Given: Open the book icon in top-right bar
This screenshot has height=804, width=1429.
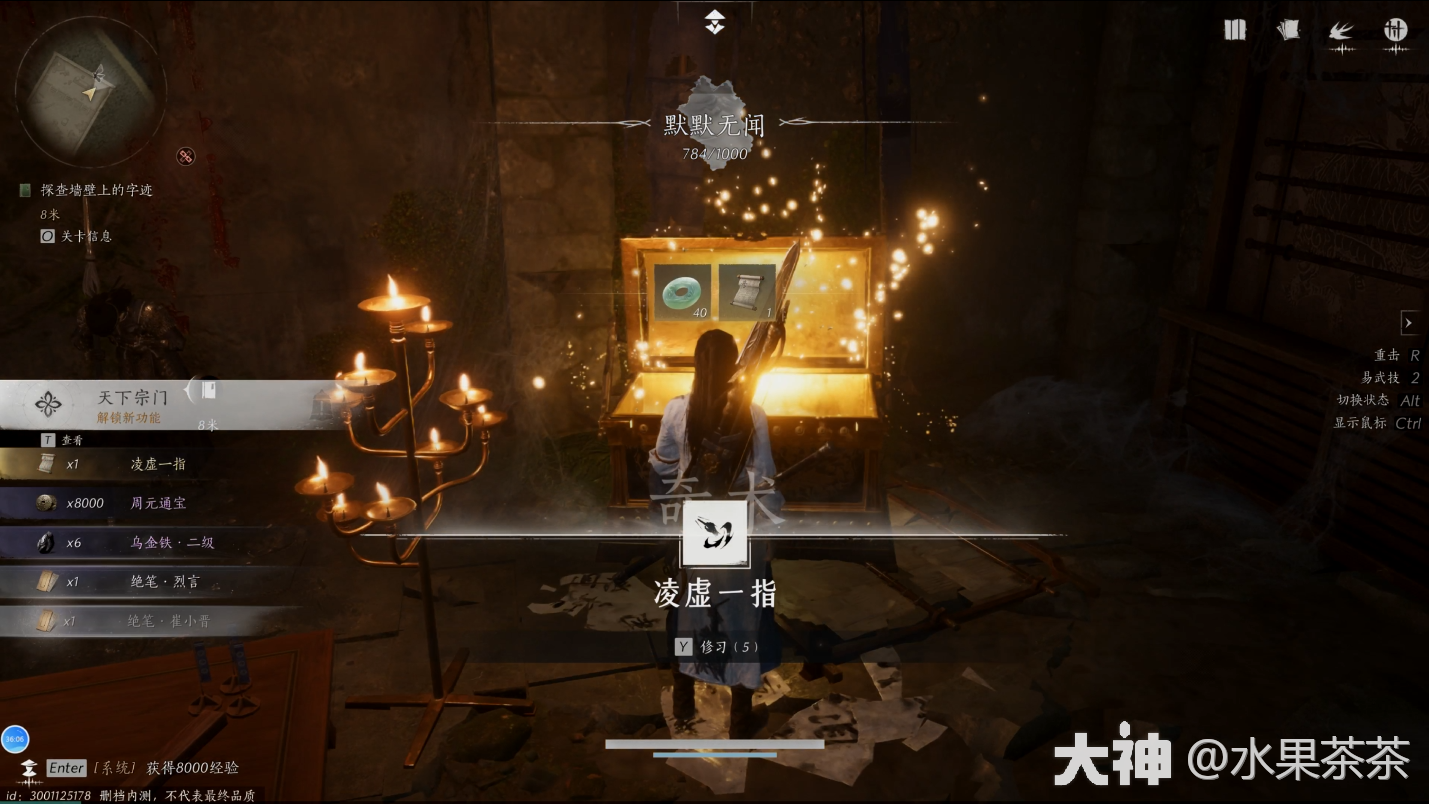Looking at the screenshot, I should tap(1235, 30).
